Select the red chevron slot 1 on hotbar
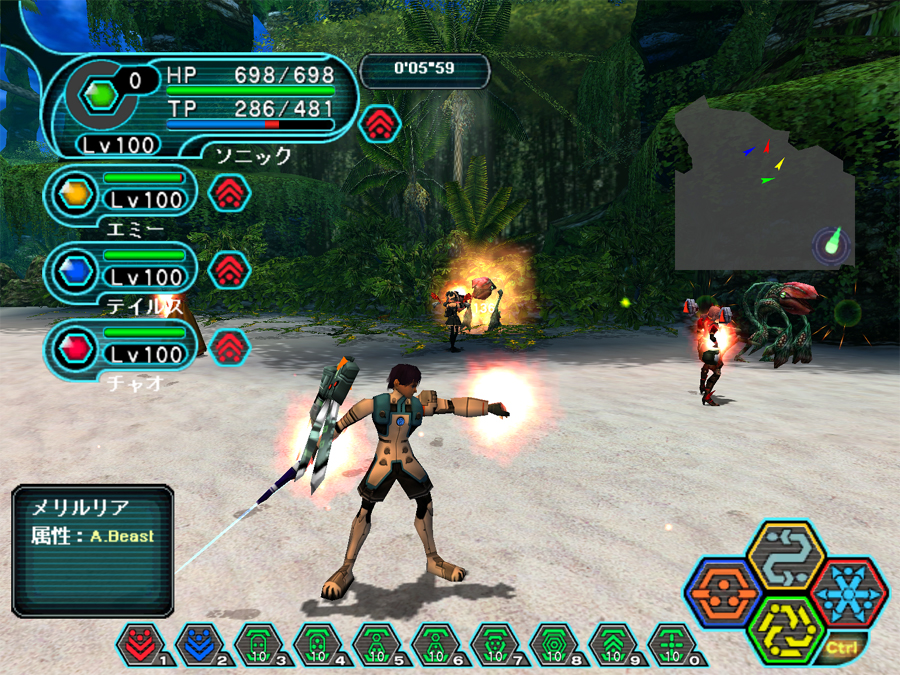This screenshot has height=675, width=900. point(139,645)
